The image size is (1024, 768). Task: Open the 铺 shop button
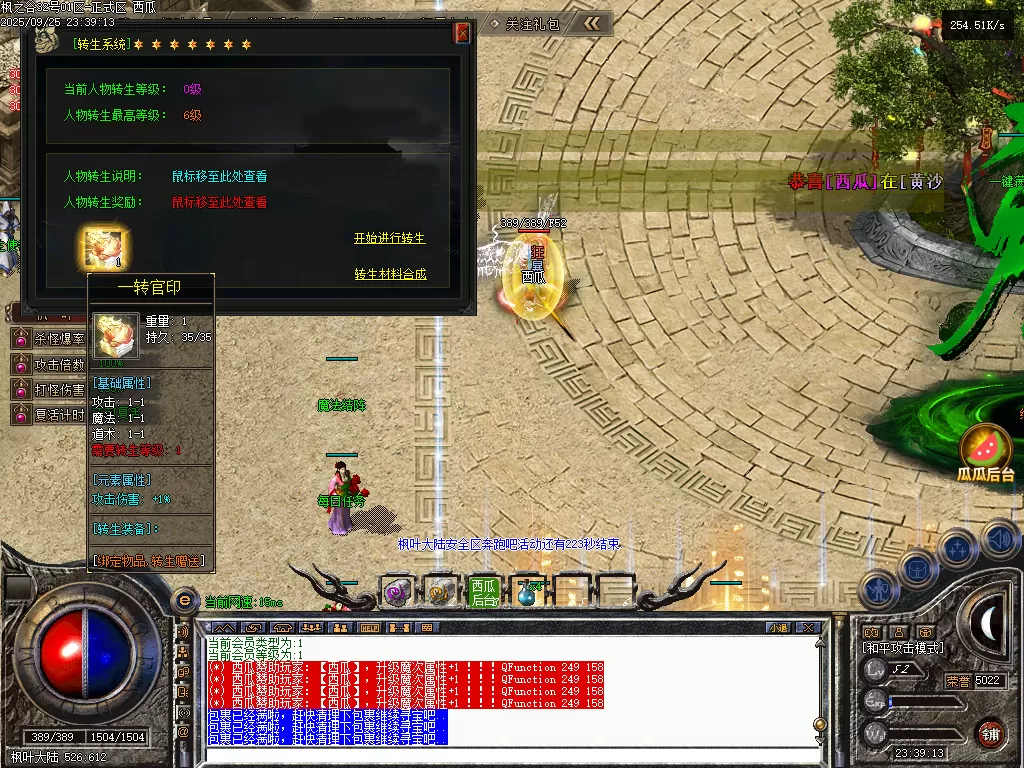(x=990, y=732)
